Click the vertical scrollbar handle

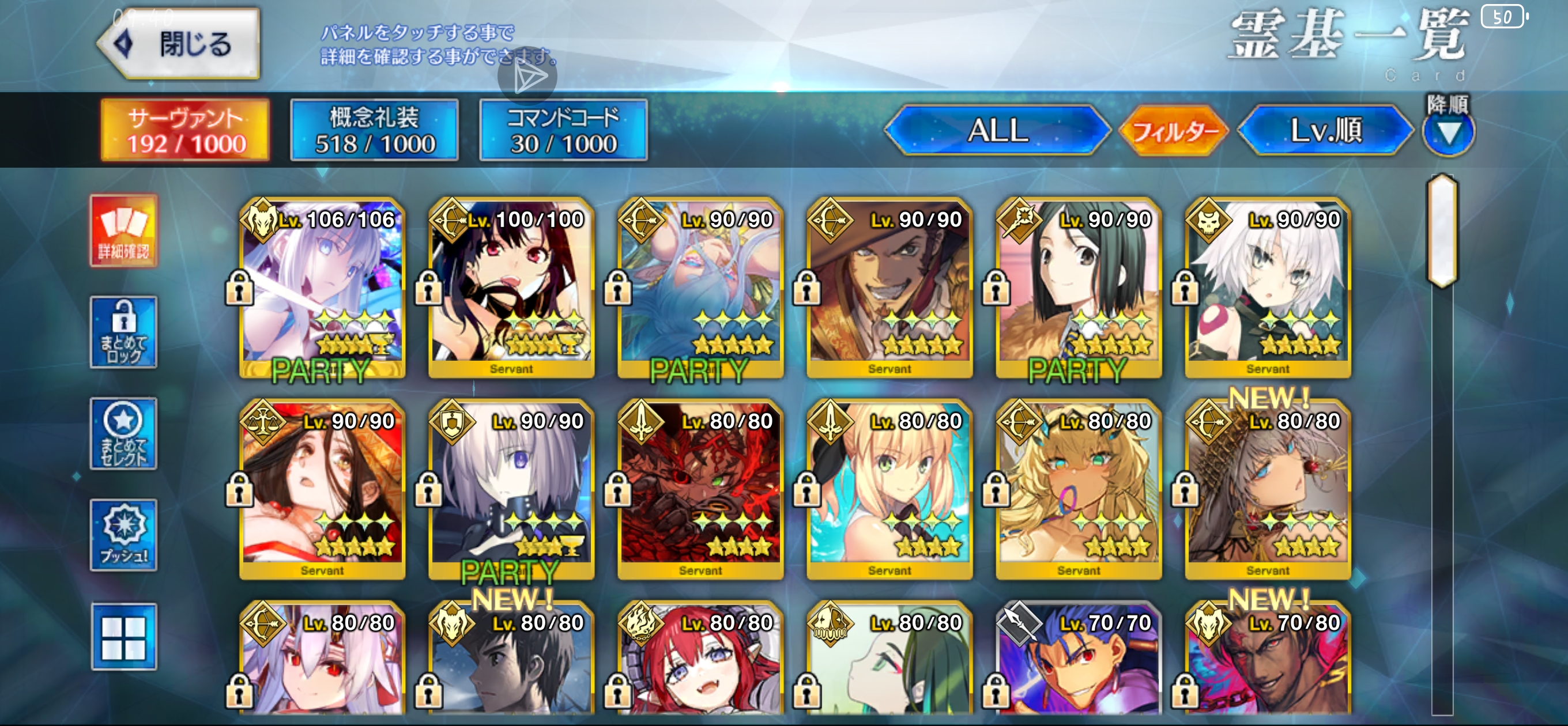[x=1442, y=231]
